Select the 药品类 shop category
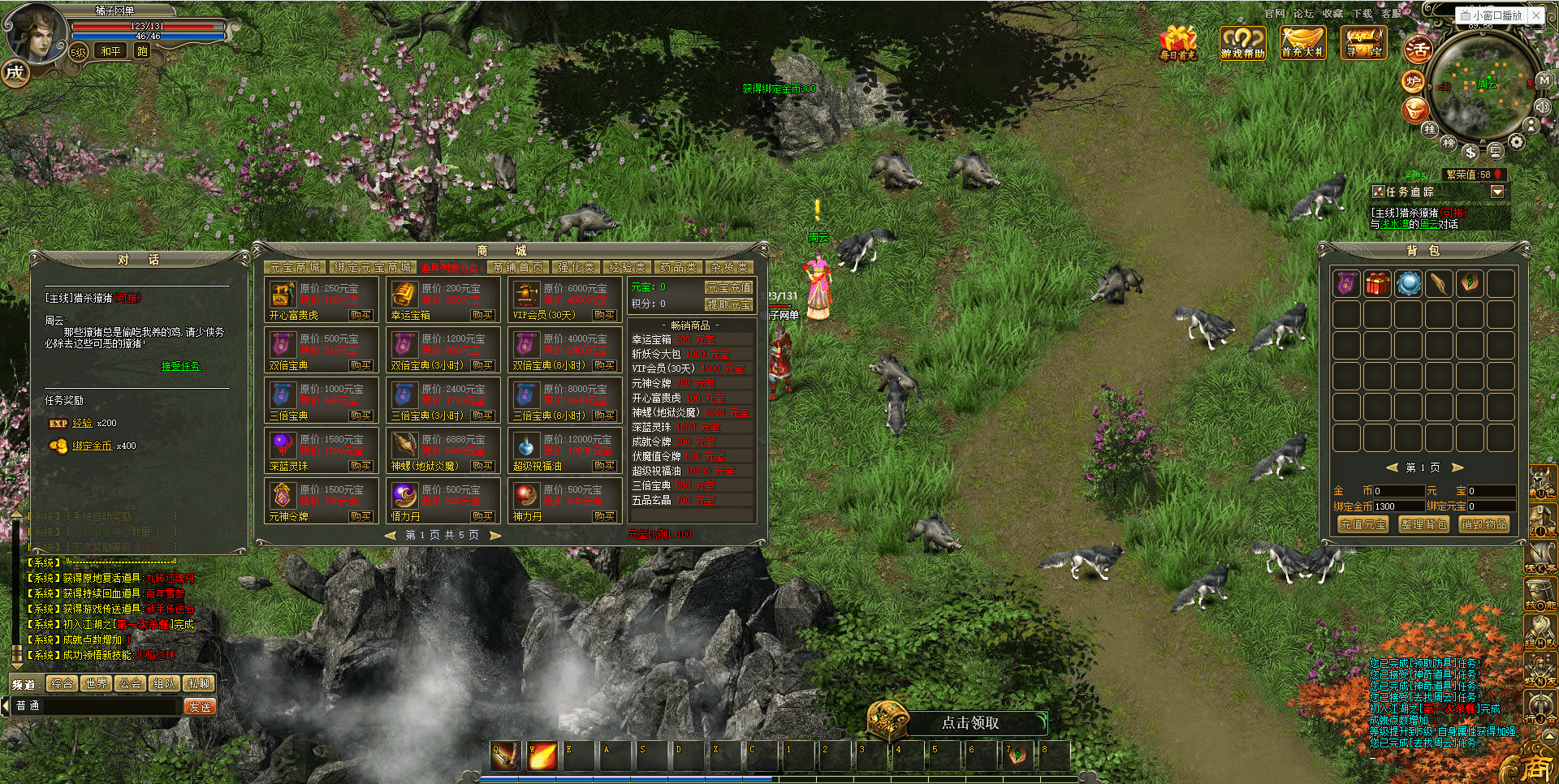Screen dimensions: 1559x784 (x=678, y=267)
